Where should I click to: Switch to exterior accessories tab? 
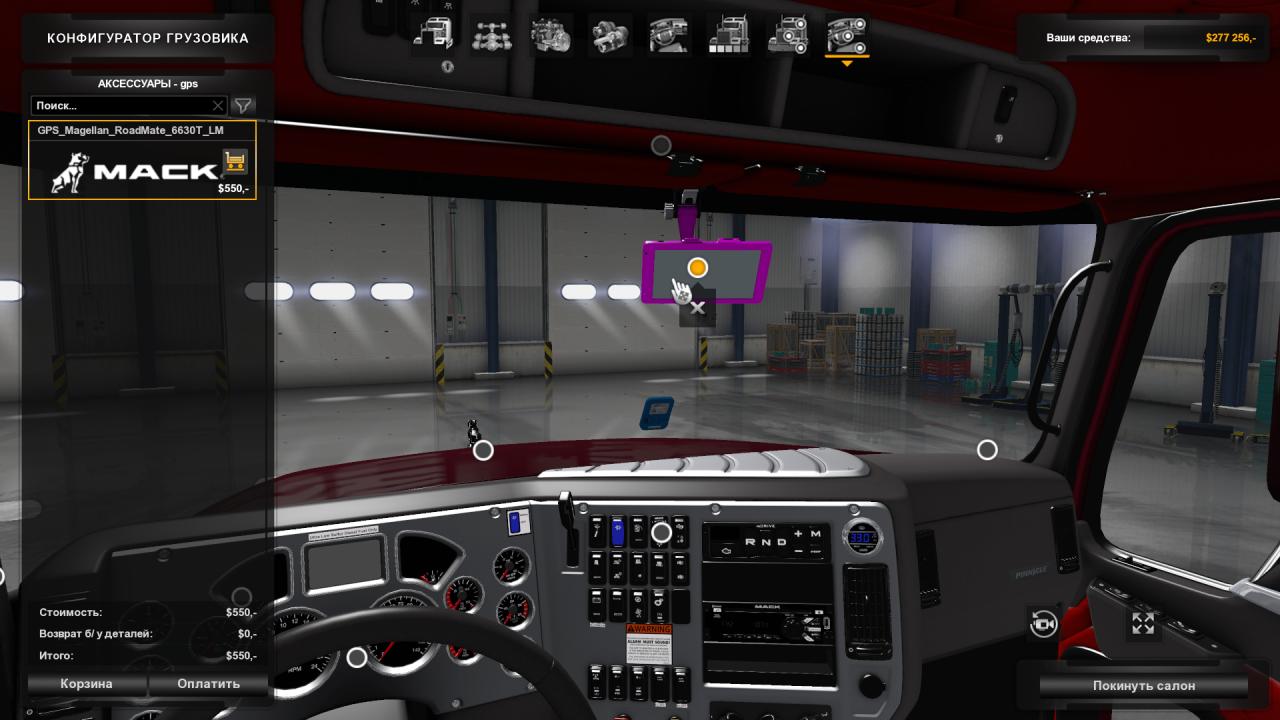pos(788,36)
